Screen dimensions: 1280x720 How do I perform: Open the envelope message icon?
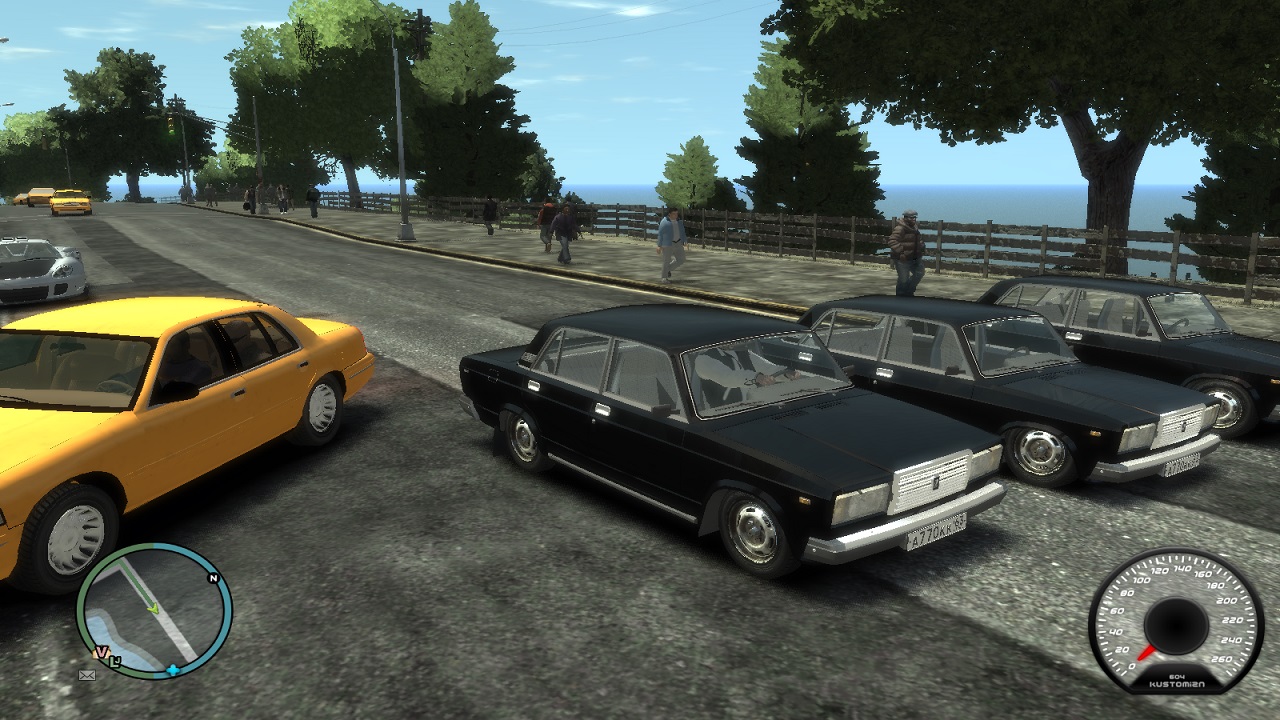87,675
